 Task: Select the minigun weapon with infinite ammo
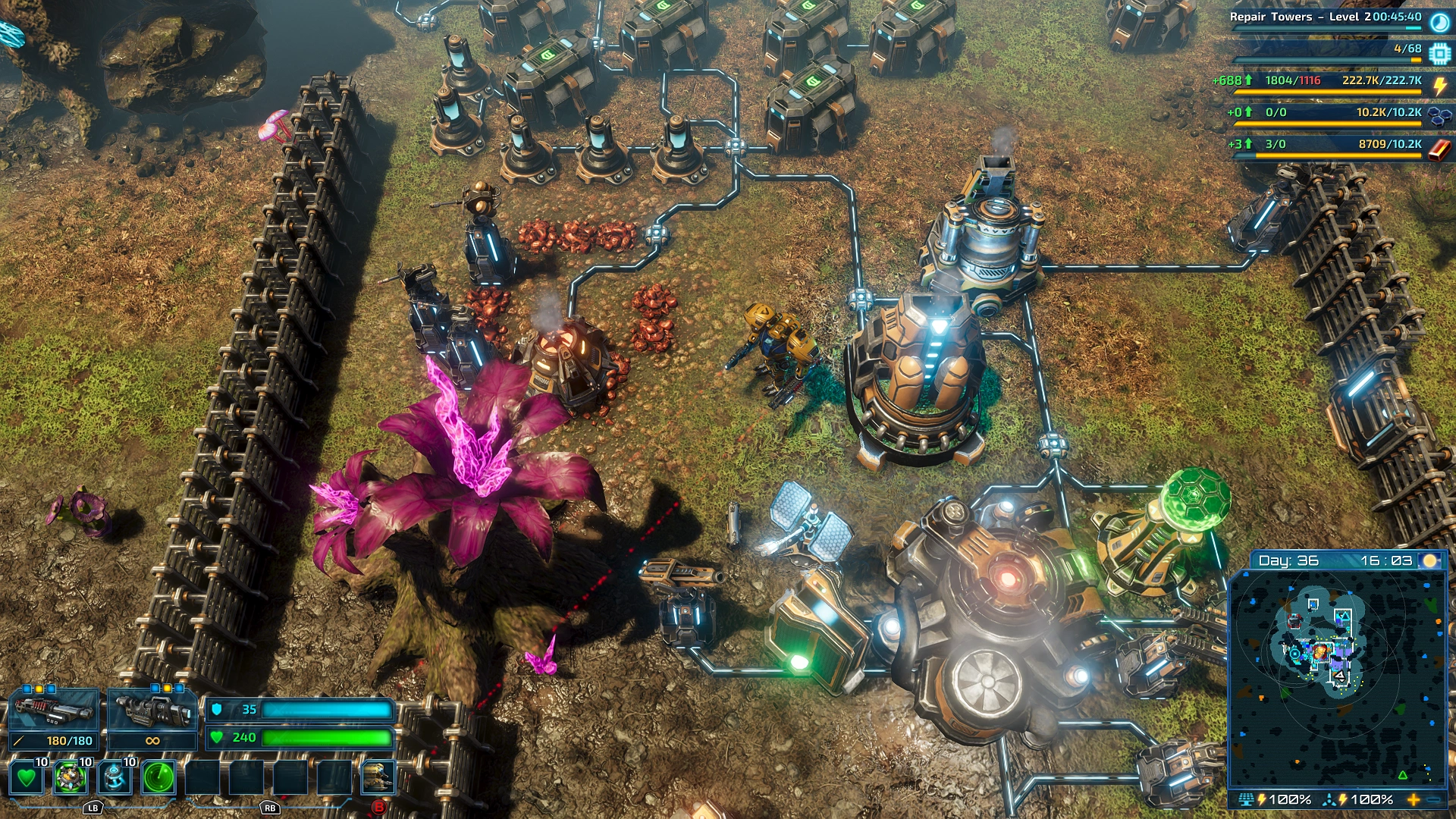152,711
